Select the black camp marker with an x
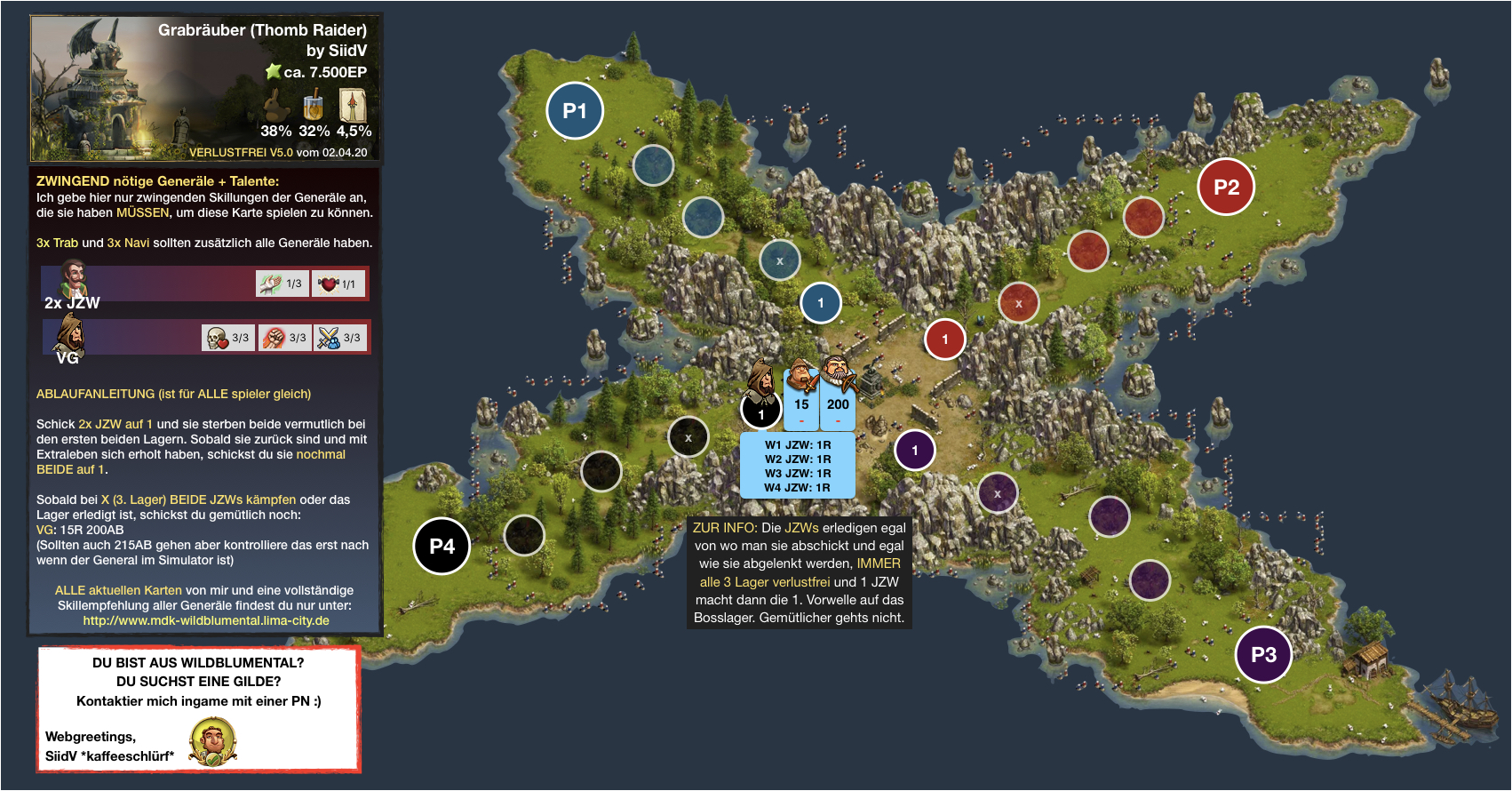The height and width of the screenshot is (791, 1512). click(688, 437)
